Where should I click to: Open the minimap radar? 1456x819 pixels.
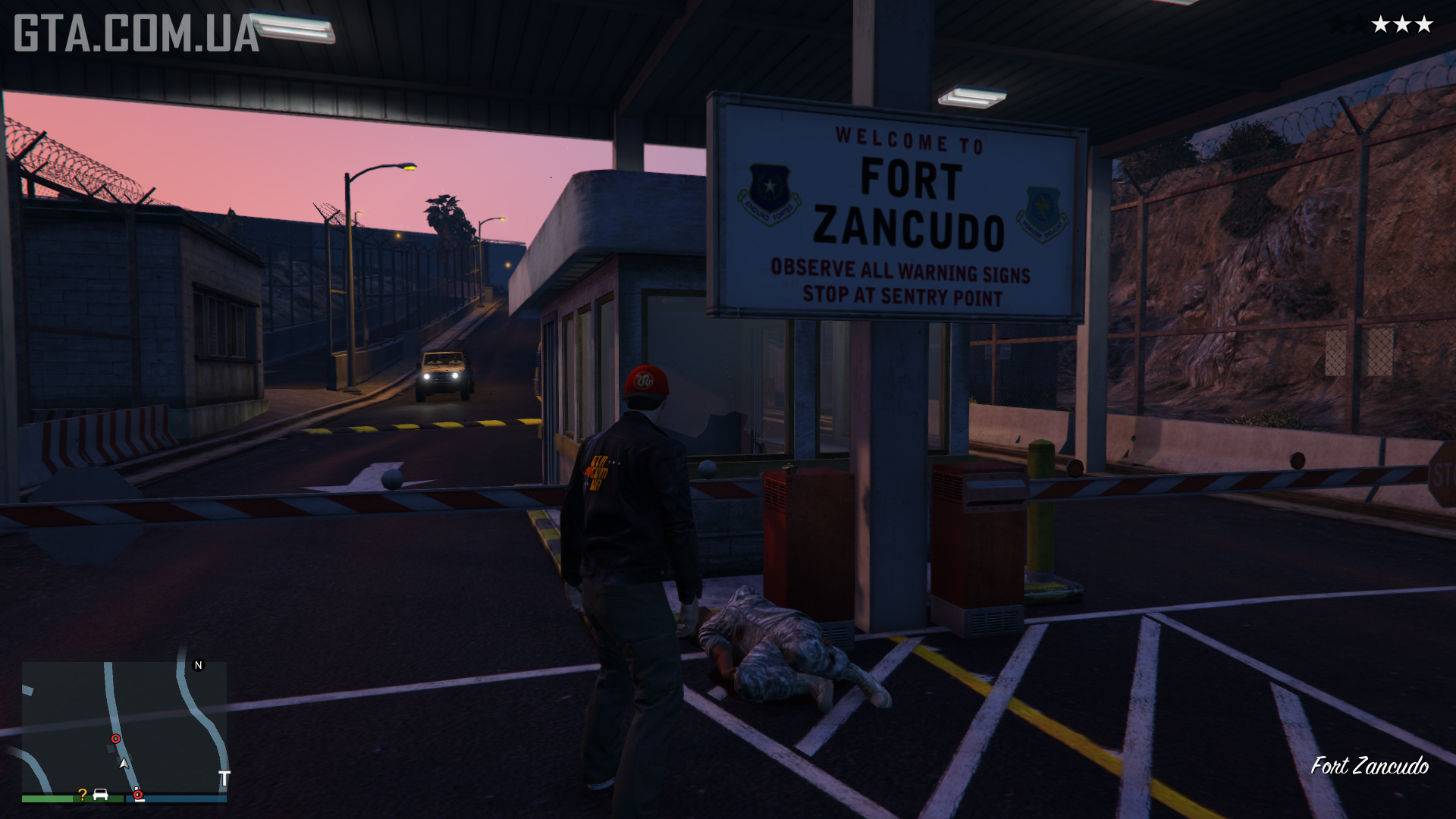(124, 726)
